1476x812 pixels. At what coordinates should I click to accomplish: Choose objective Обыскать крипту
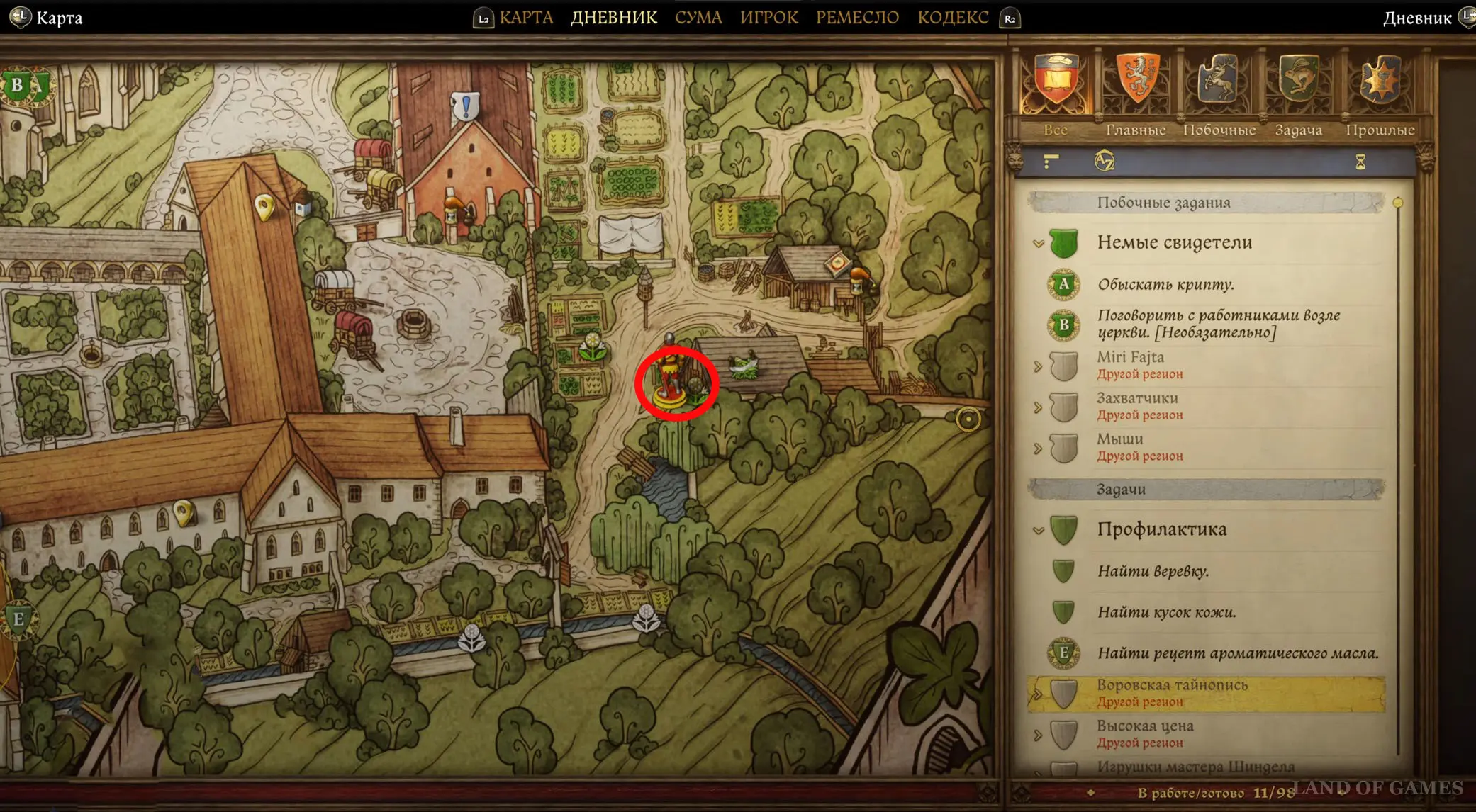click(x=1165, y=285)
